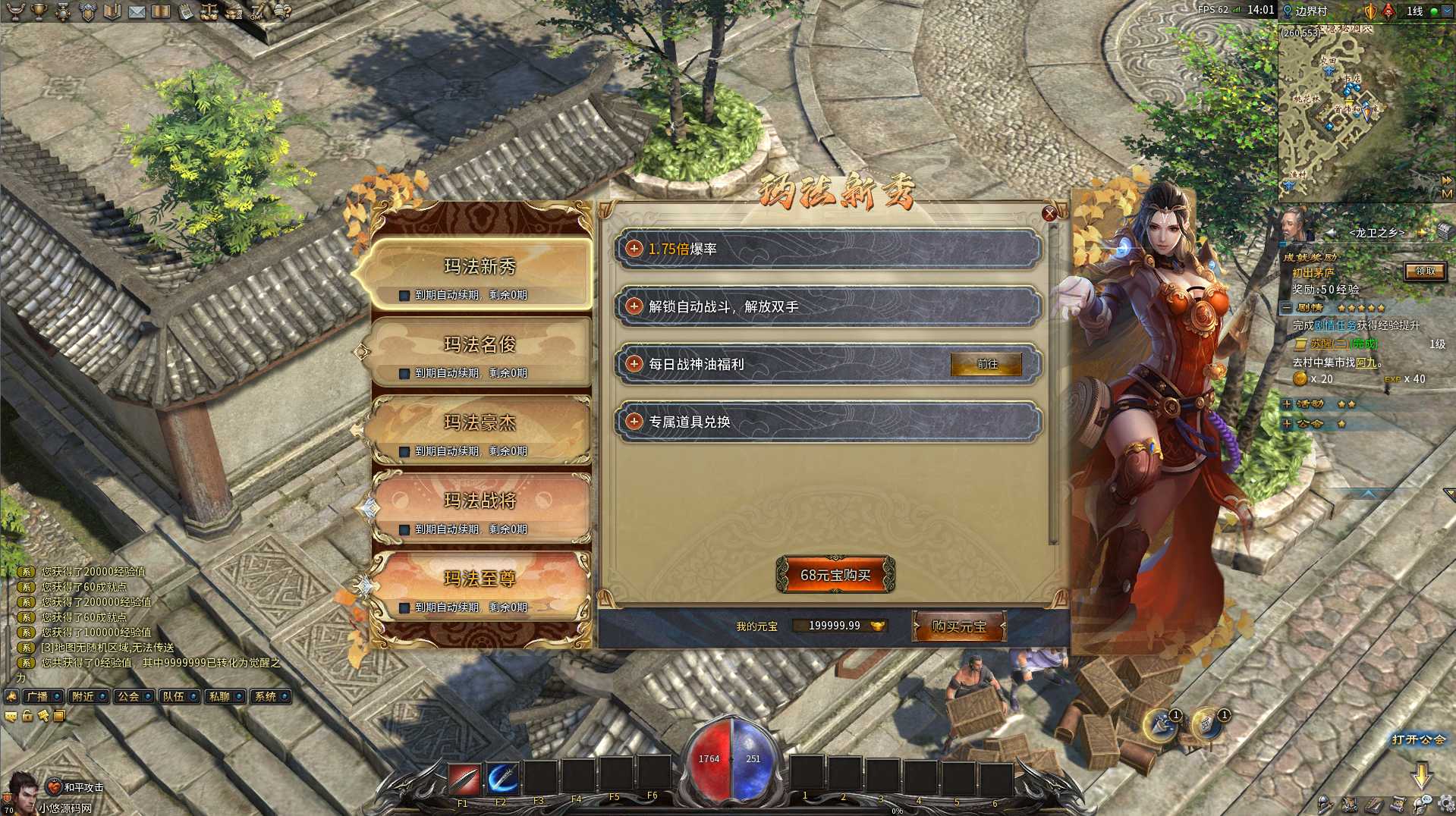This screenshot has width=1456, height=816.
Task: Use the blue crescent skill in F2
Action: pyautogui.click(x=502, y=779)
